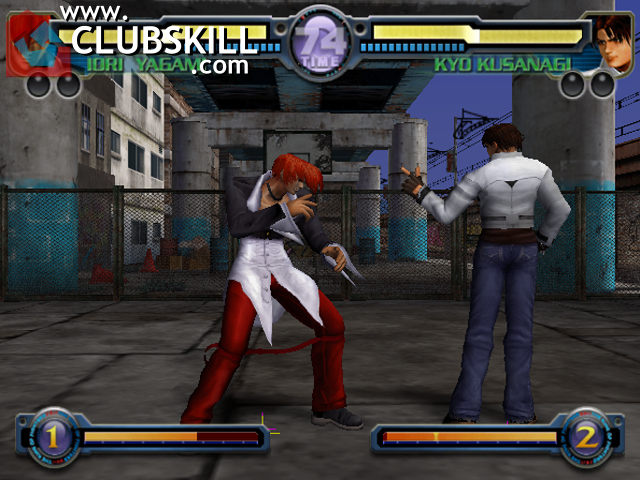Screen dimensions: 640x480
Task: Open the CLUBSKILL.com watermark link
Action: pyautogui.click(x=164, y=41)
